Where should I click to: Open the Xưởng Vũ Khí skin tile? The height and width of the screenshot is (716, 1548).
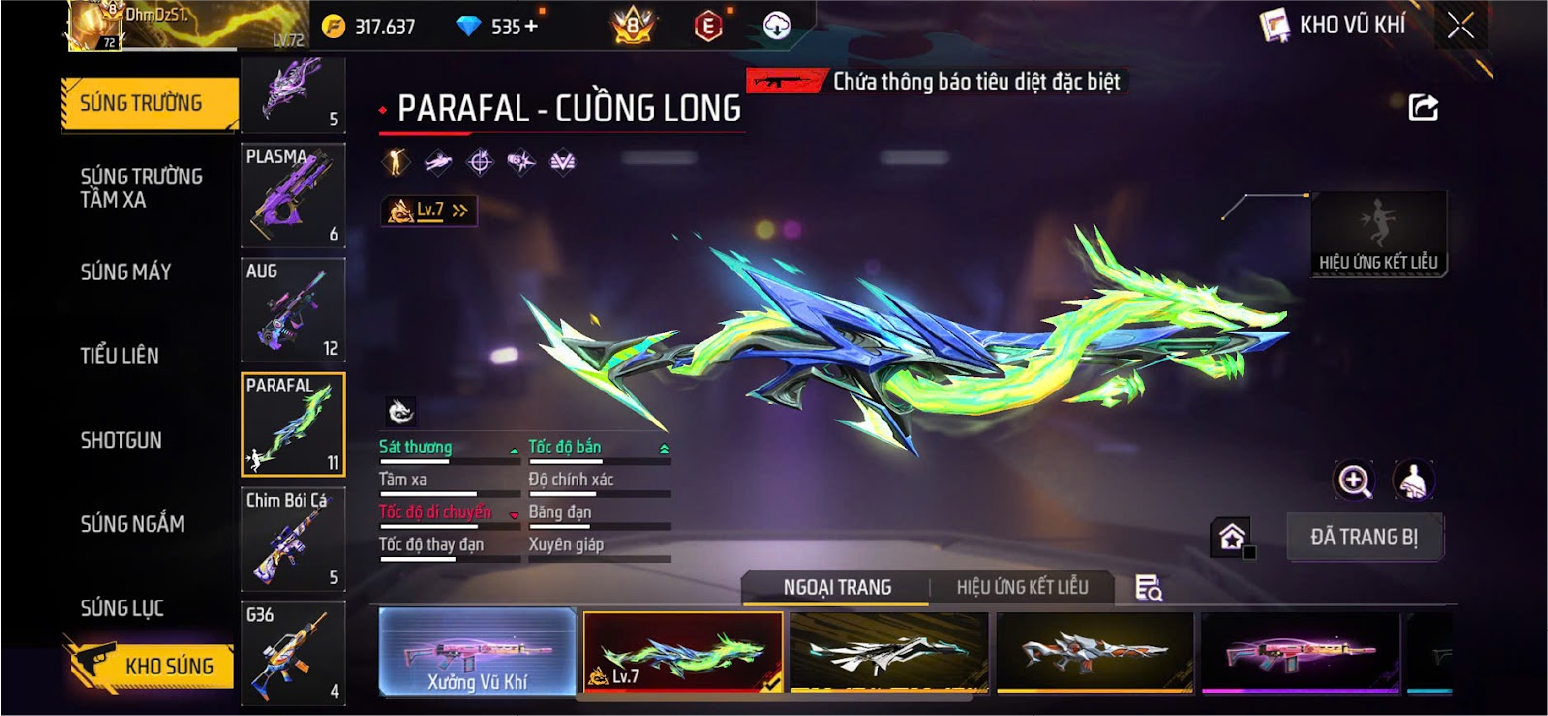coord(477,652)
